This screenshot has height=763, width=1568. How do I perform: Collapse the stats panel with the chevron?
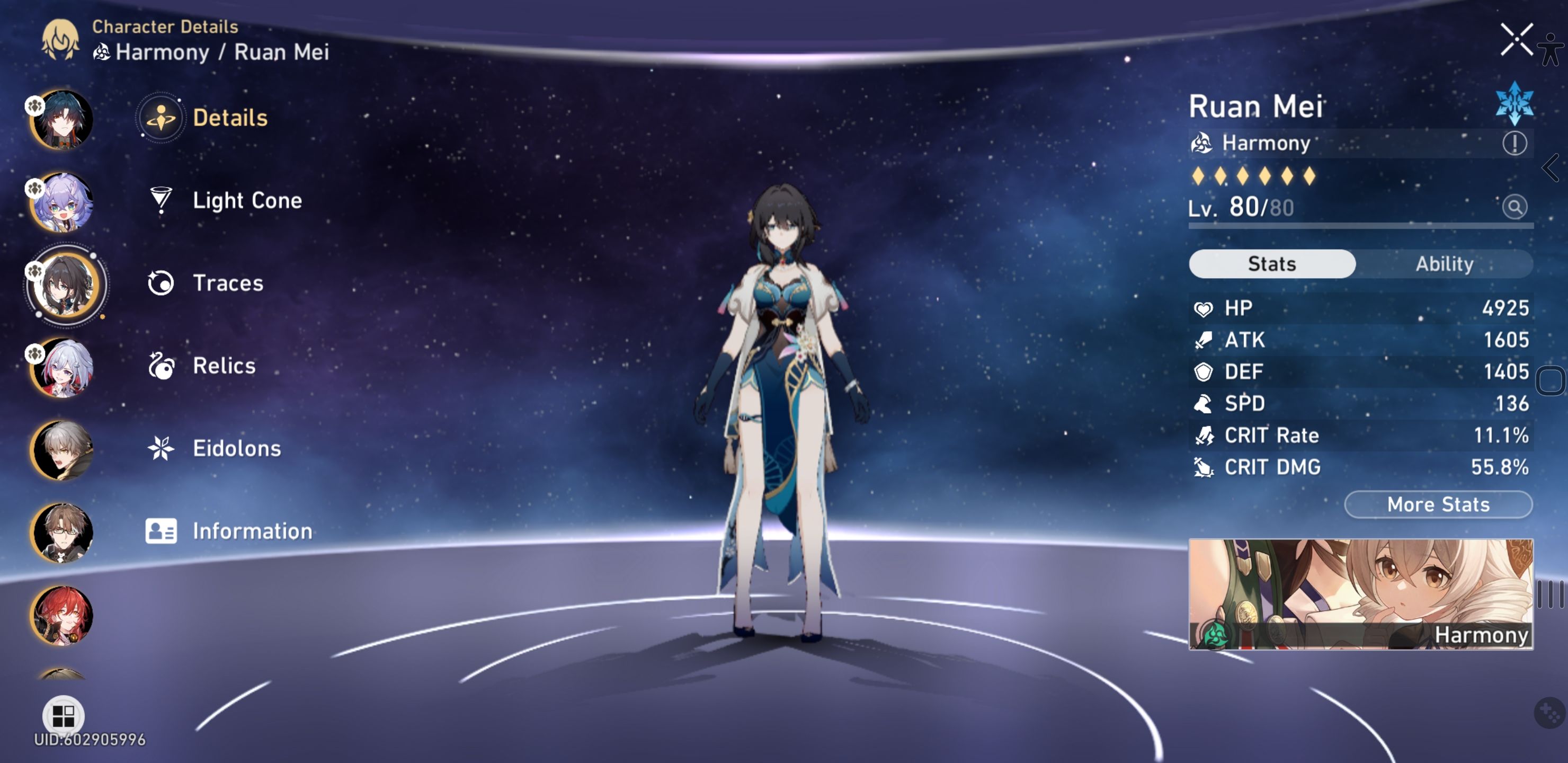coord(1552,168)
